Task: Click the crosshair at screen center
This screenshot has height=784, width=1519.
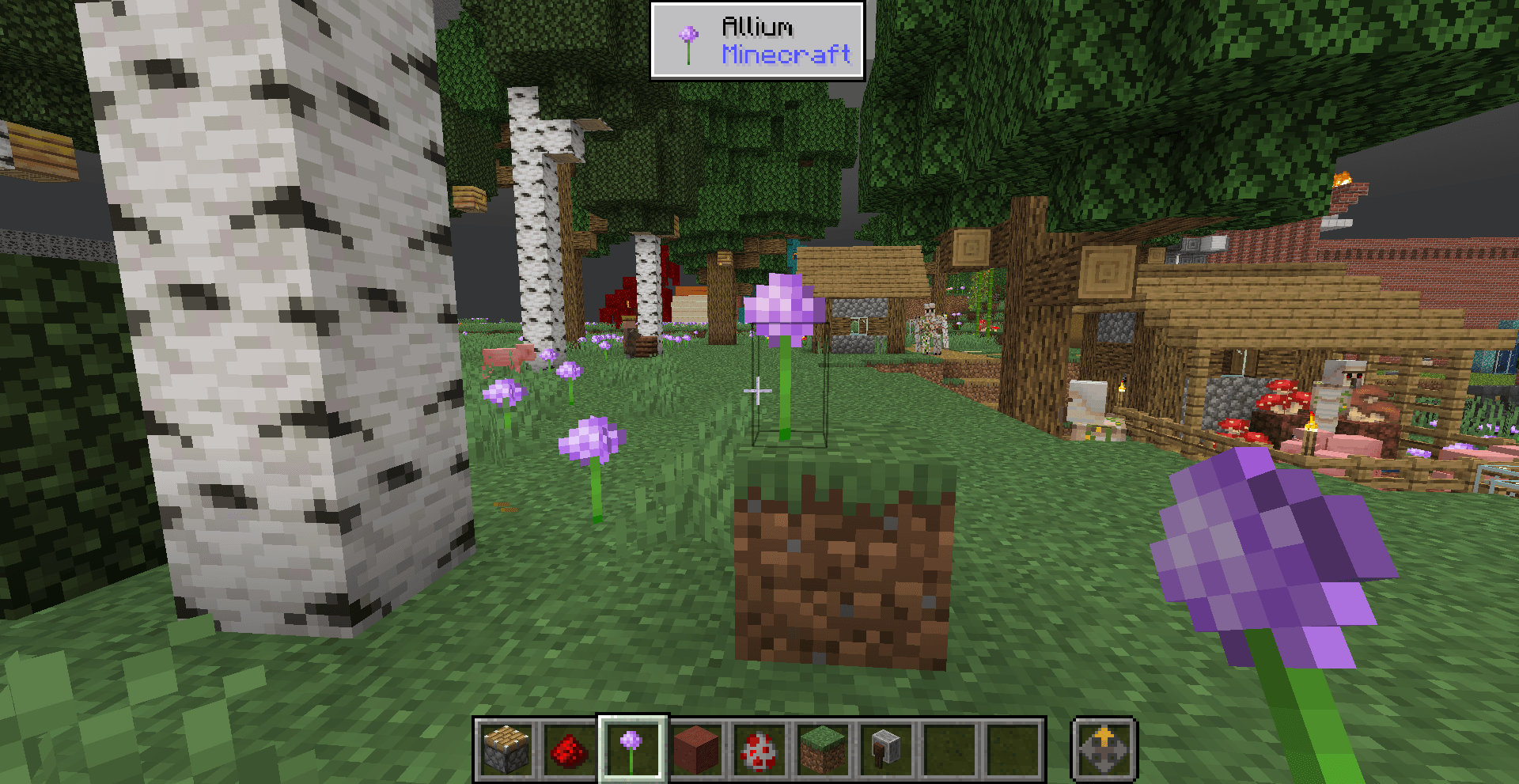Action: click(758, 389)
